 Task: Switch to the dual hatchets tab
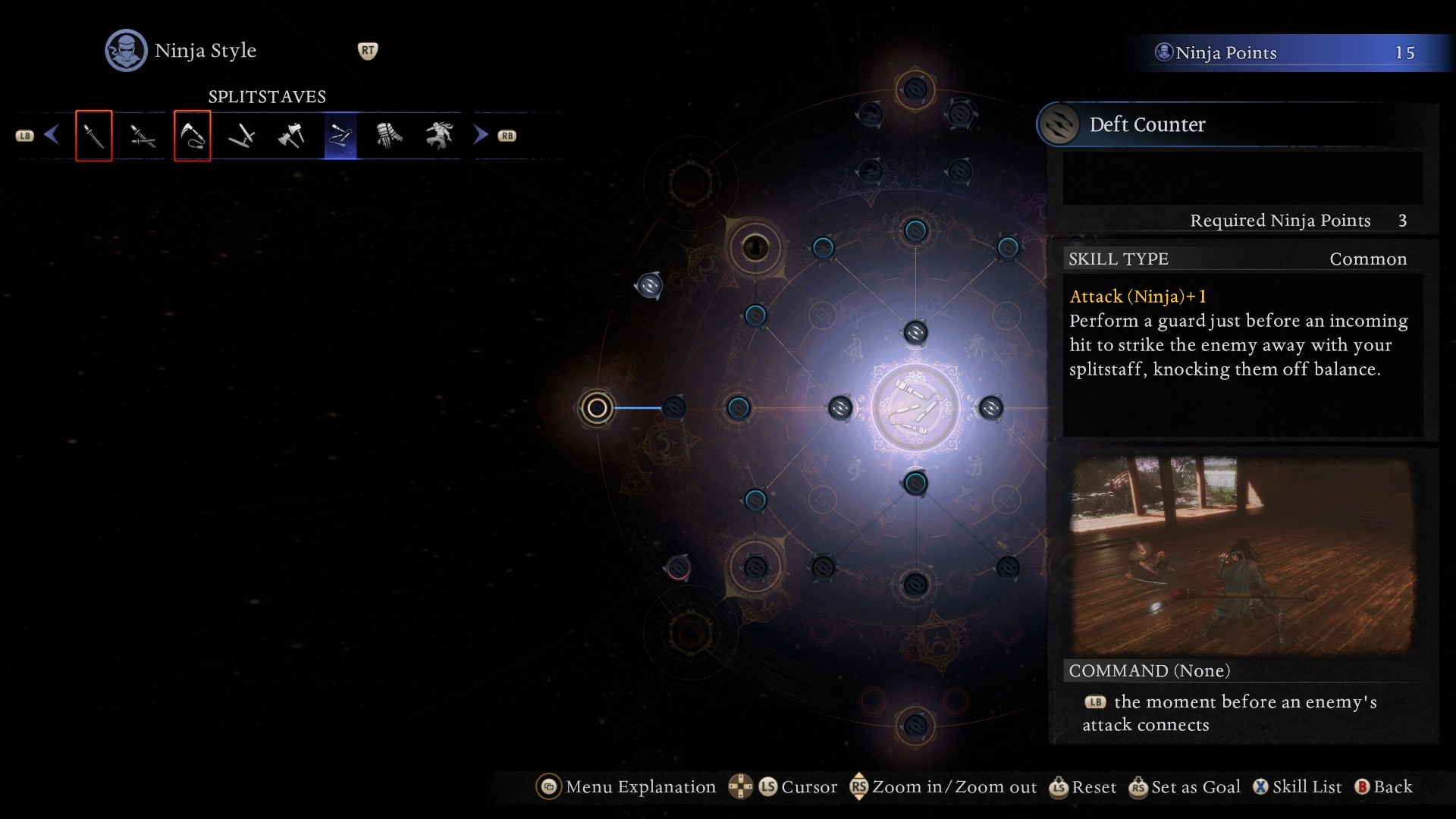click(x=291, y=136)
